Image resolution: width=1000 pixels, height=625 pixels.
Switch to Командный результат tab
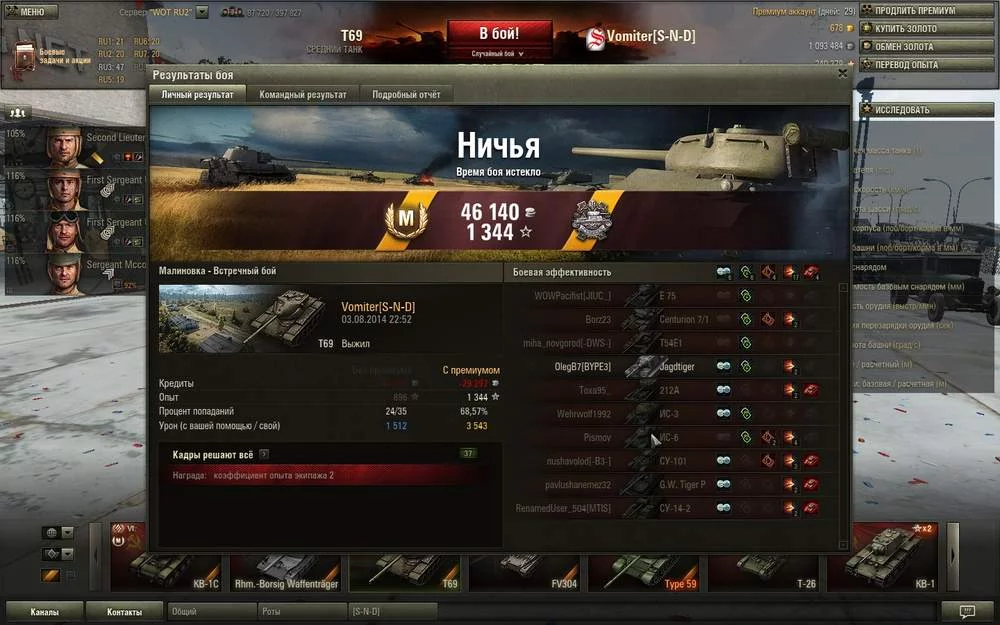pyautogui.click(x=302, y=94)
